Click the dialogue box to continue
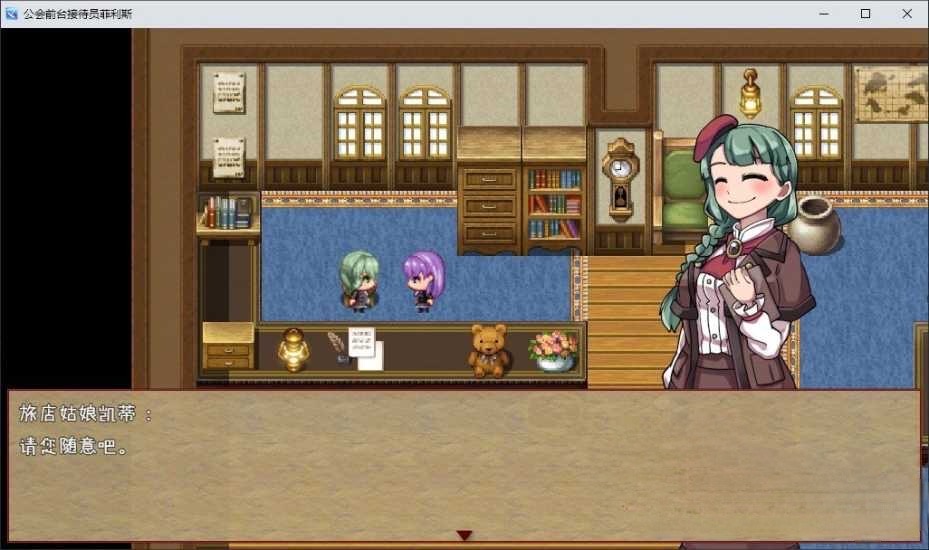The image size is (929, 550). pyautogui.click(x=464, y=465)
